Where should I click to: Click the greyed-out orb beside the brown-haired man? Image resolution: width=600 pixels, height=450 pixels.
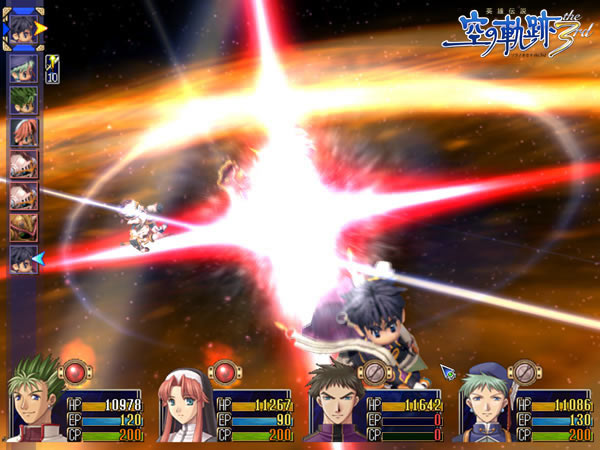pos(374,373)
